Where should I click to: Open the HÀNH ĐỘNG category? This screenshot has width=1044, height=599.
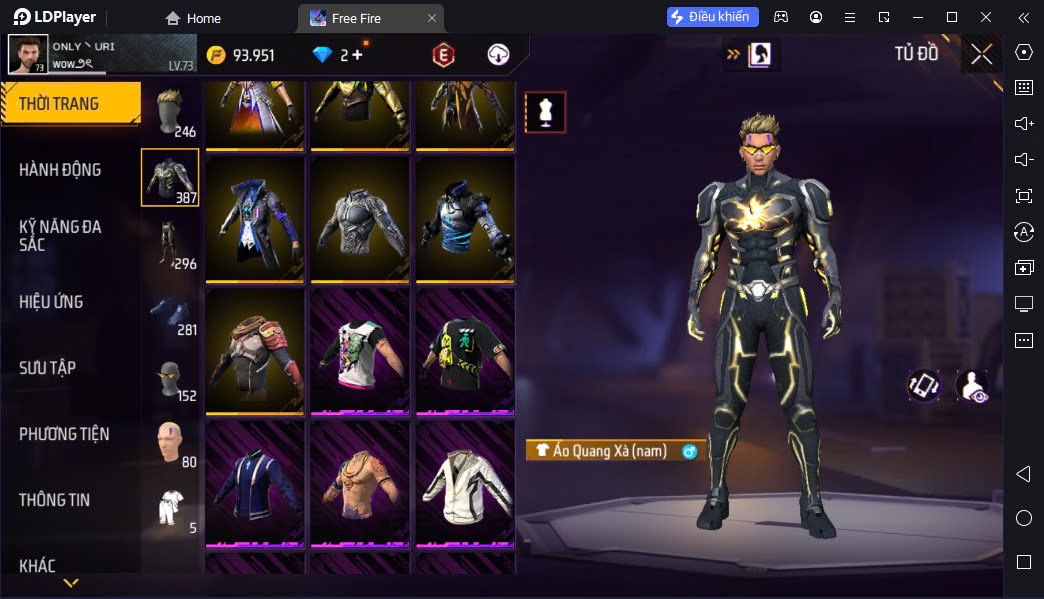tap(60, 170)
